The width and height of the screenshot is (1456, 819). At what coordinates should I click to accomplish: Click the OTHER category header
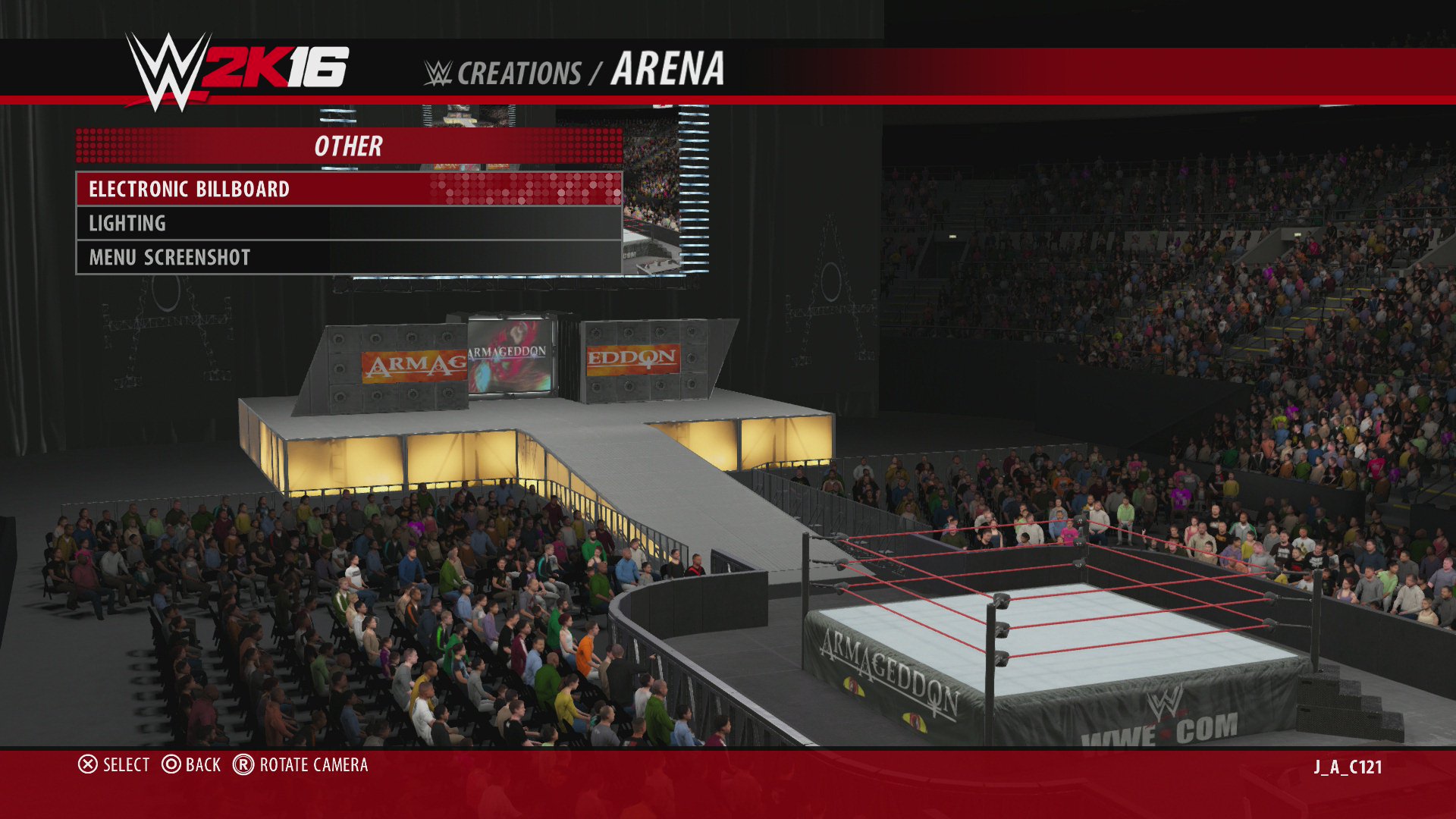coord(349,146)
